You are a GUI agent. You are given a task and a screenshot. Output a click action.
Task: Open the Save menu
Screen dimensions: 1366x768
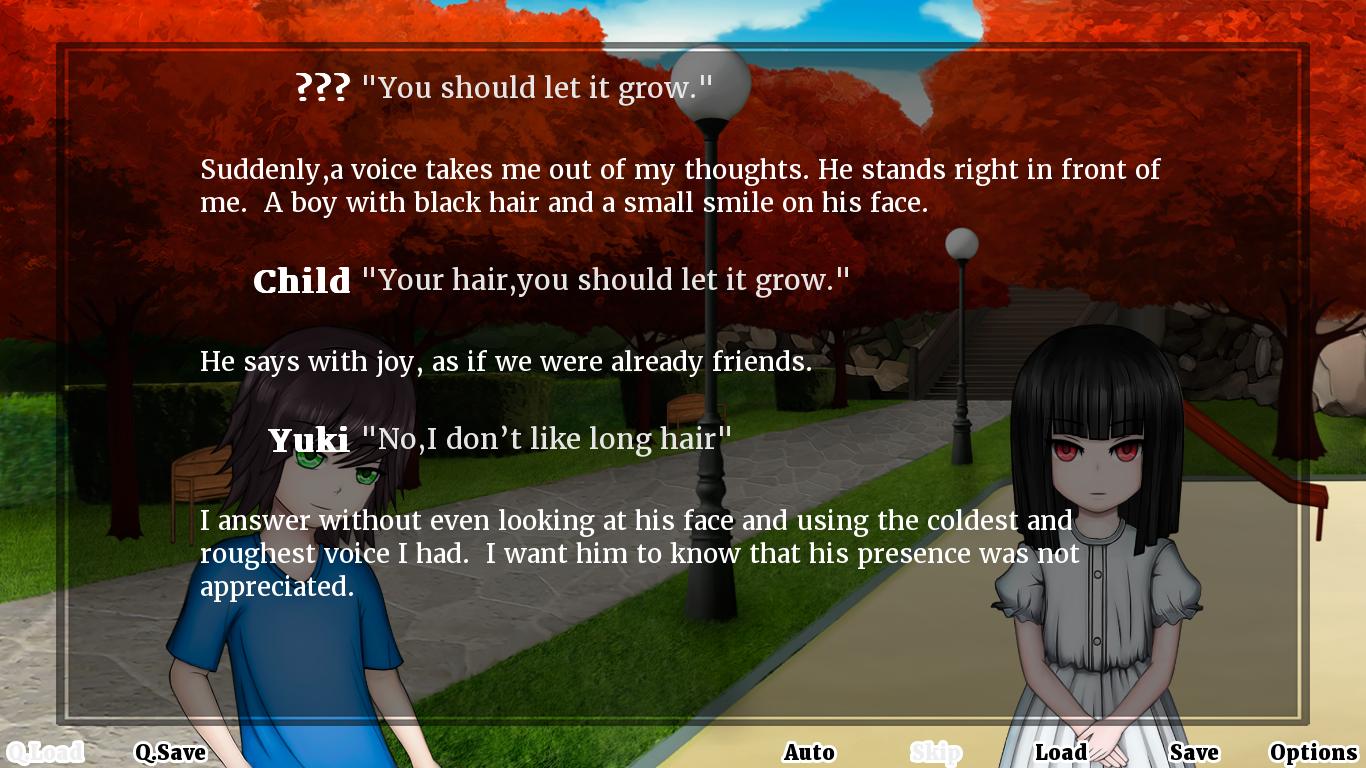click(x=1194, y=752)
